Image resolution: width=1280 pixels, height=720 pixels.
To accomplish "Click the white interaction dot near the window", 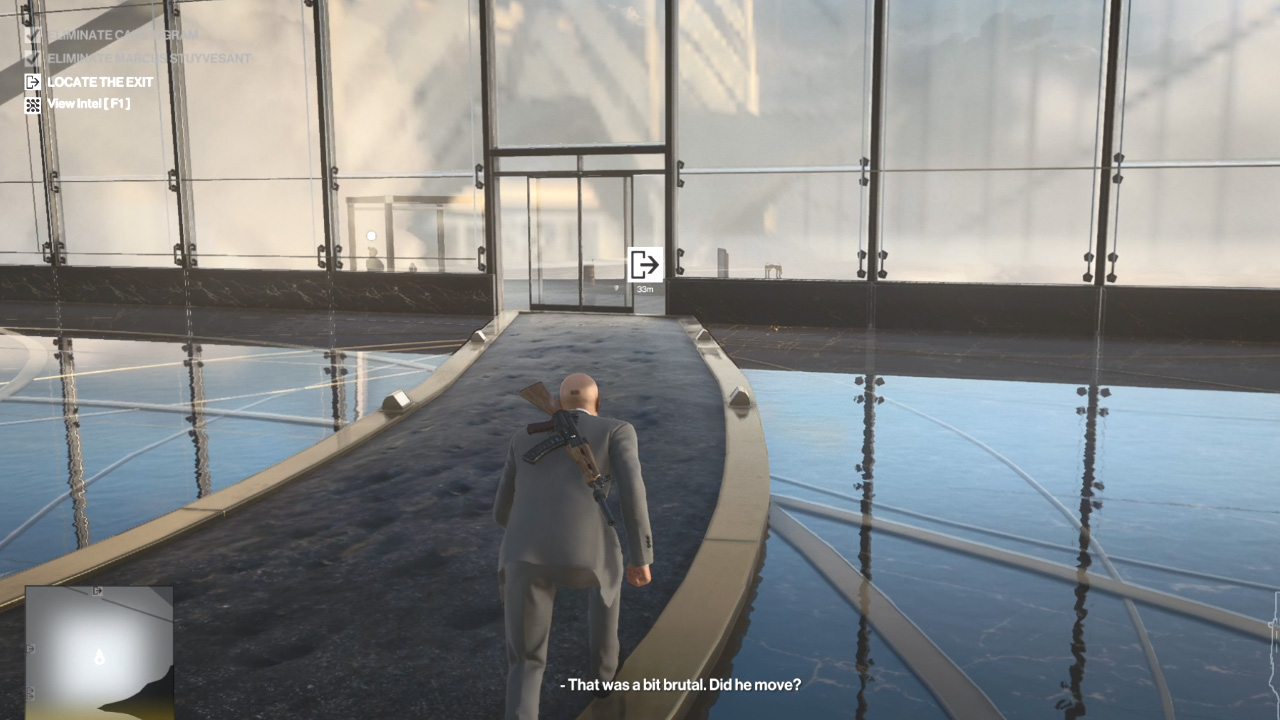I will (371, 234).
